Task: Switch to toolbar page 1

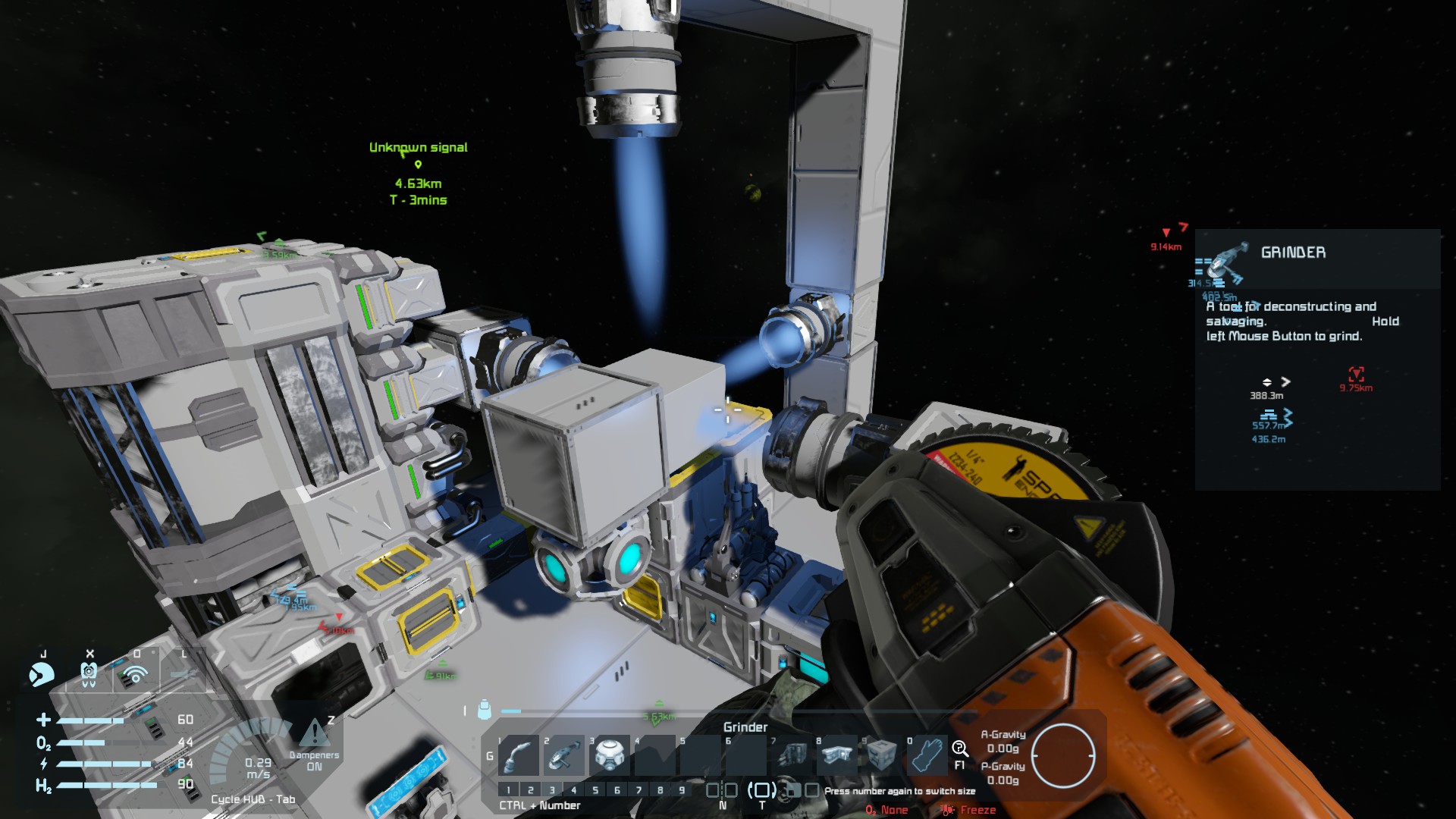Action: coord(509,790)
